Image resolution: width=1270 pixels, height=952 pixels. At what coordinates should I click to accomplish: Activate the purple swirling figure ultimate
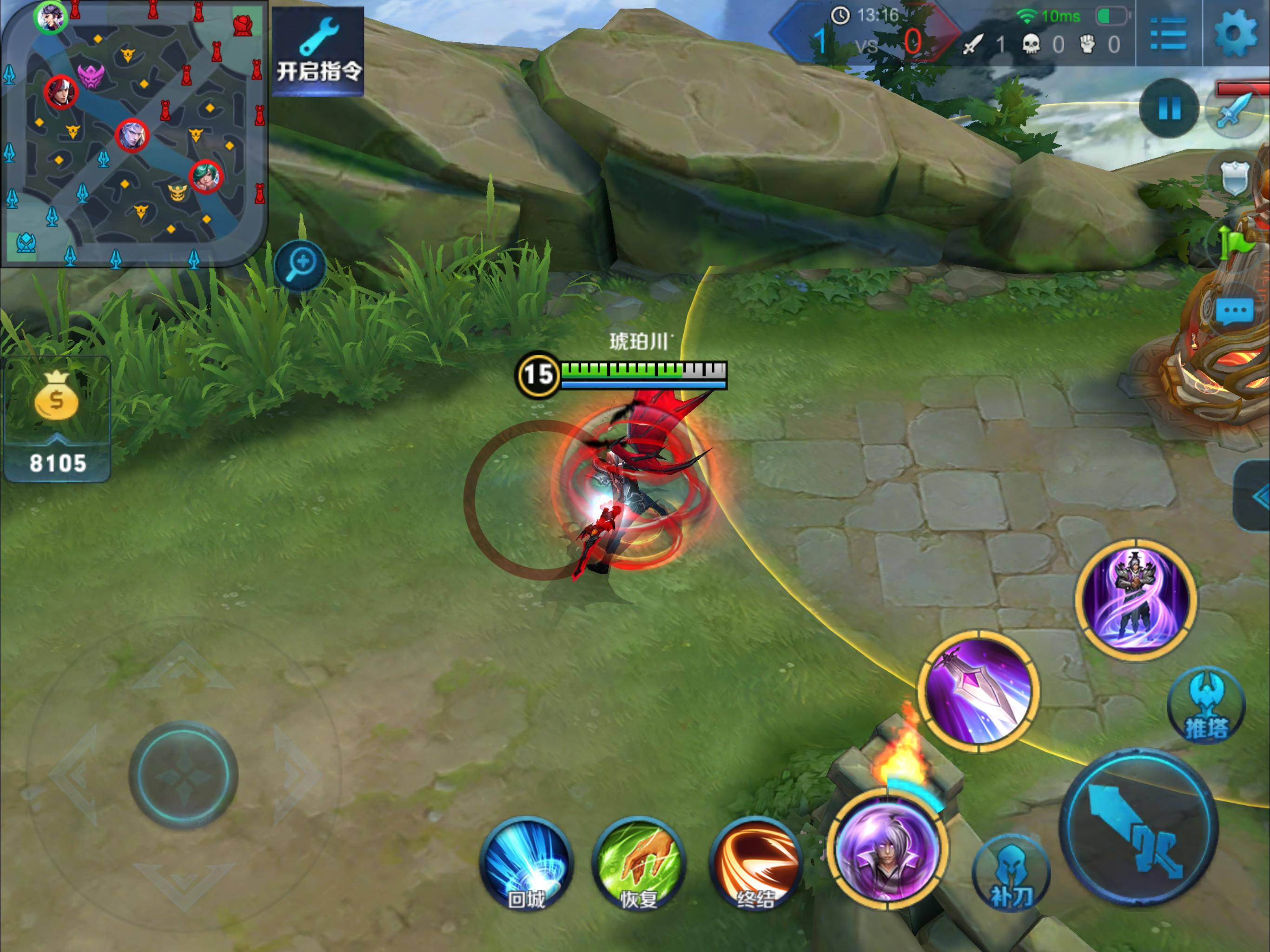[1136, 598]
